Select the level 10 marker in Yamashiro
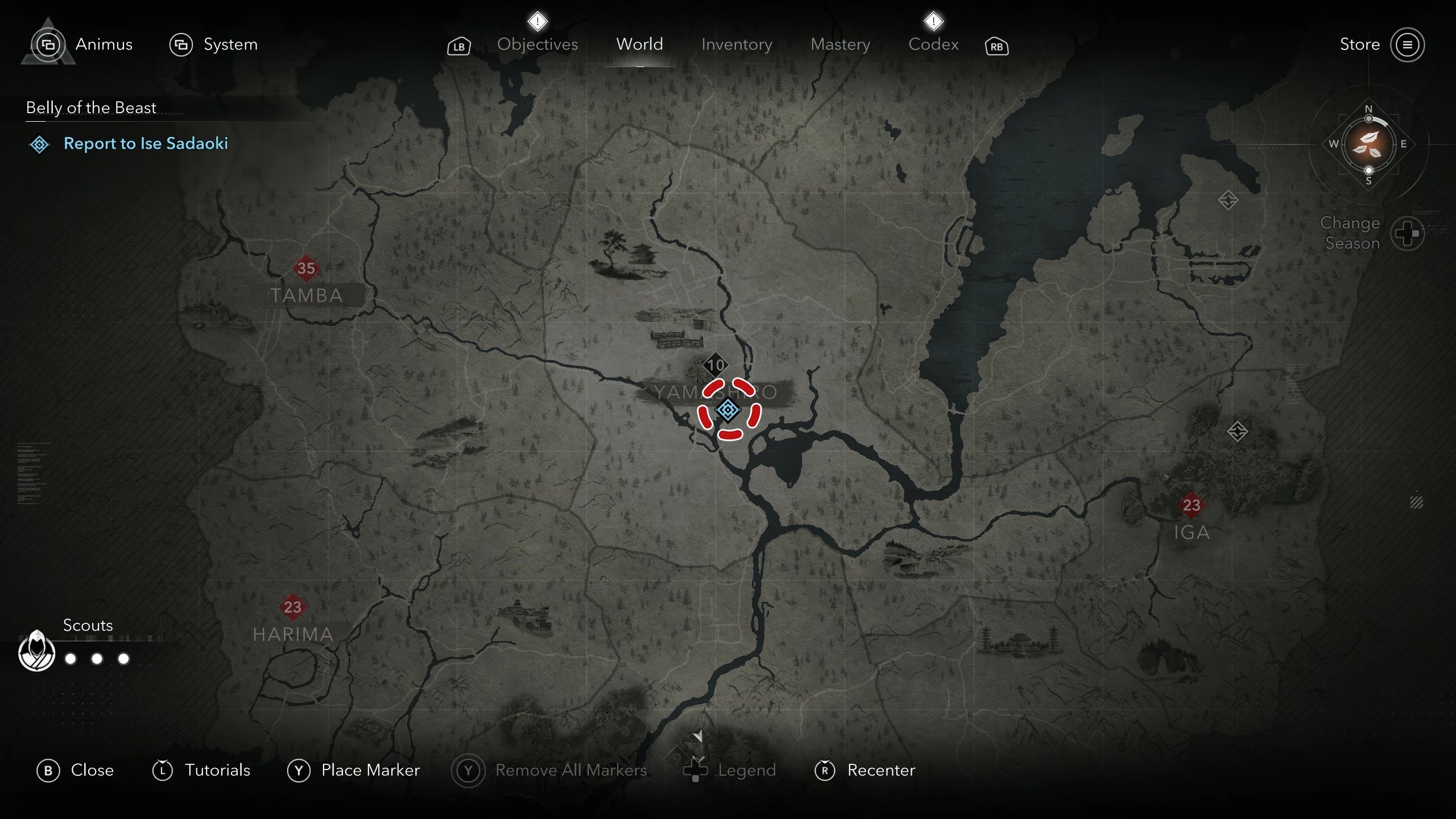 [x=716, y=365]
